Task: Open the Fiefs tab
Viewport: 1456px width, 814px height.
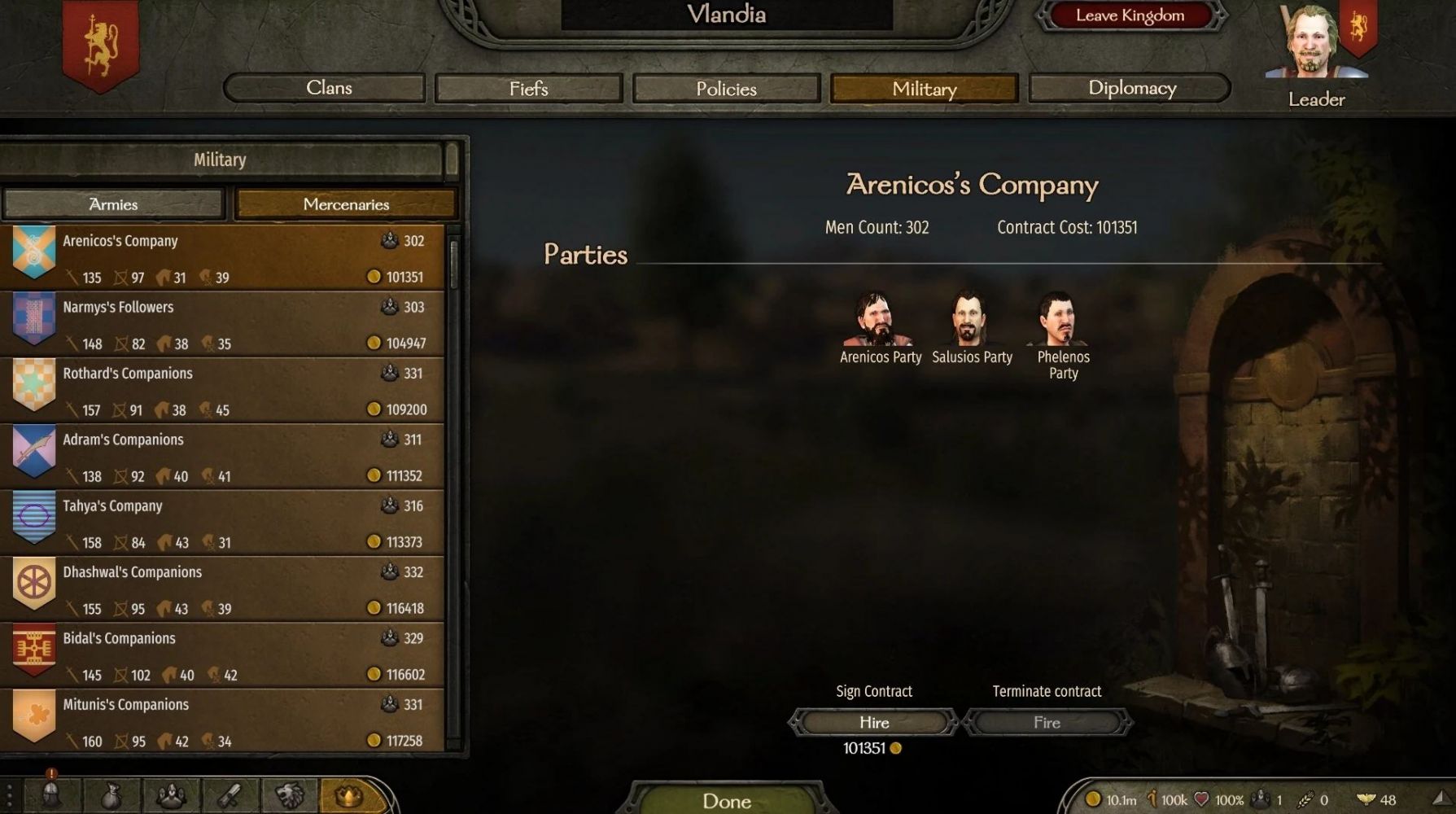Action: 529,89
